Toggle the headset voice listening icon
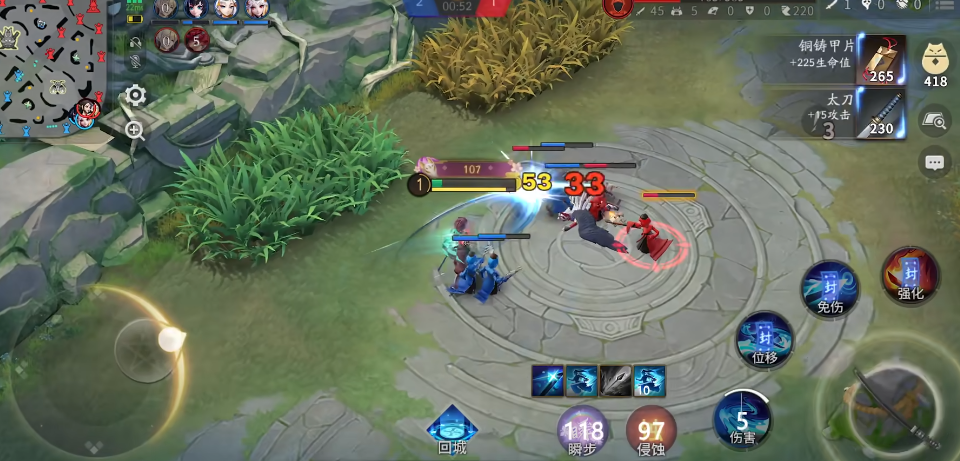Viewport: 960px width, 461px height. point(136,42)
